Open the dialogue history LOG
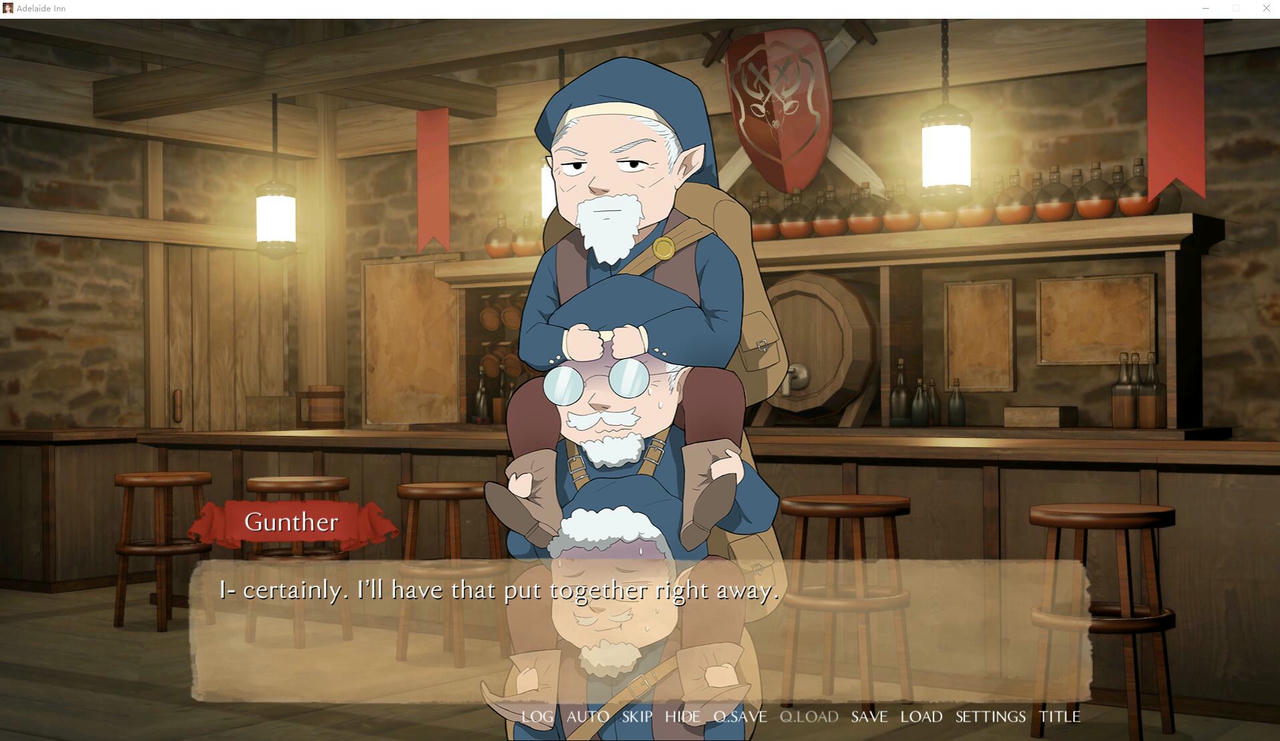 pos(538,716)
